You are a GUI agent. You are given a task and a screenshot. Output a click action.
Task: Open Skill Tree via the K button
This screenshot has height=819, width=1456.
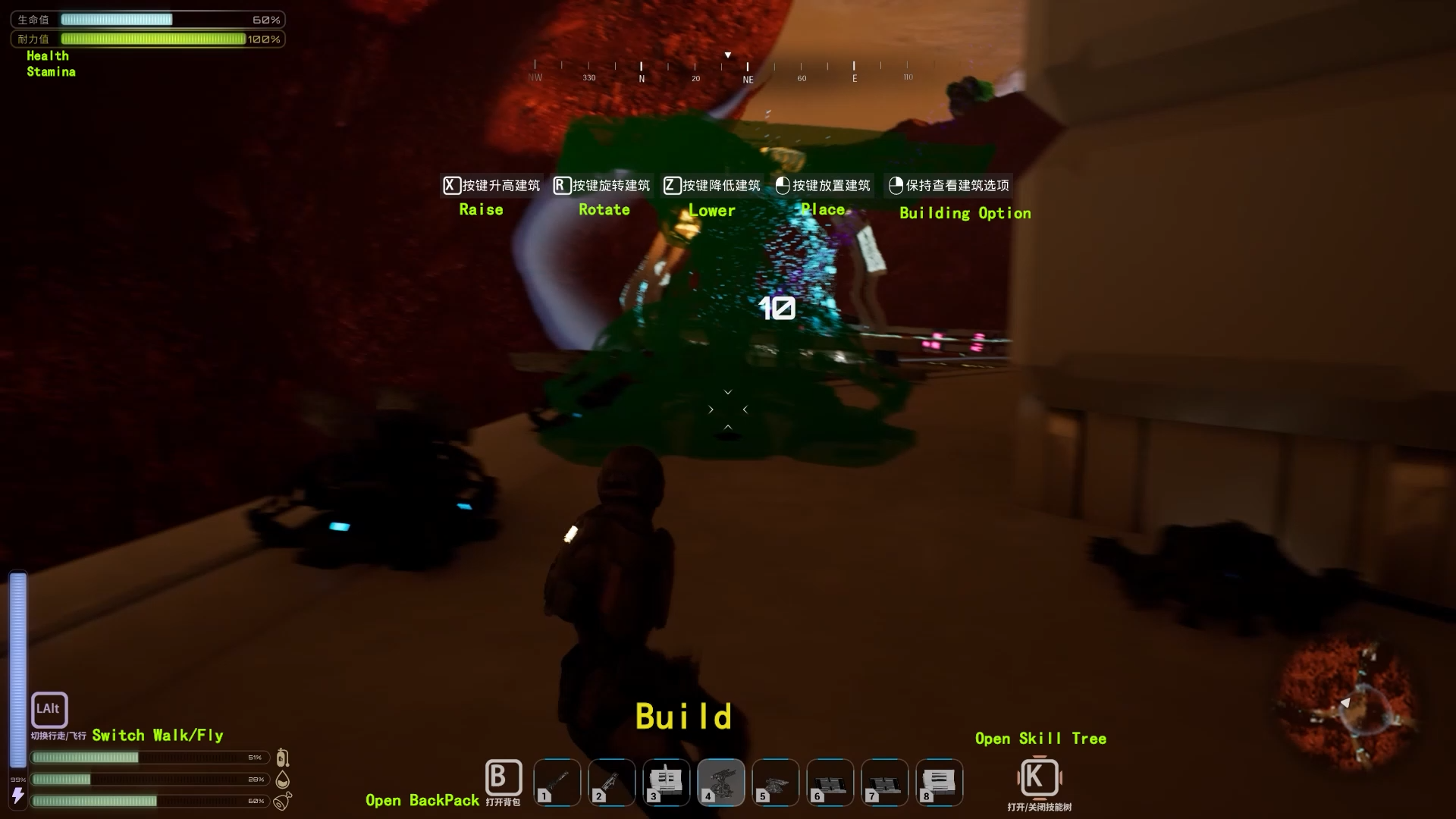(x=1040, y=778)
